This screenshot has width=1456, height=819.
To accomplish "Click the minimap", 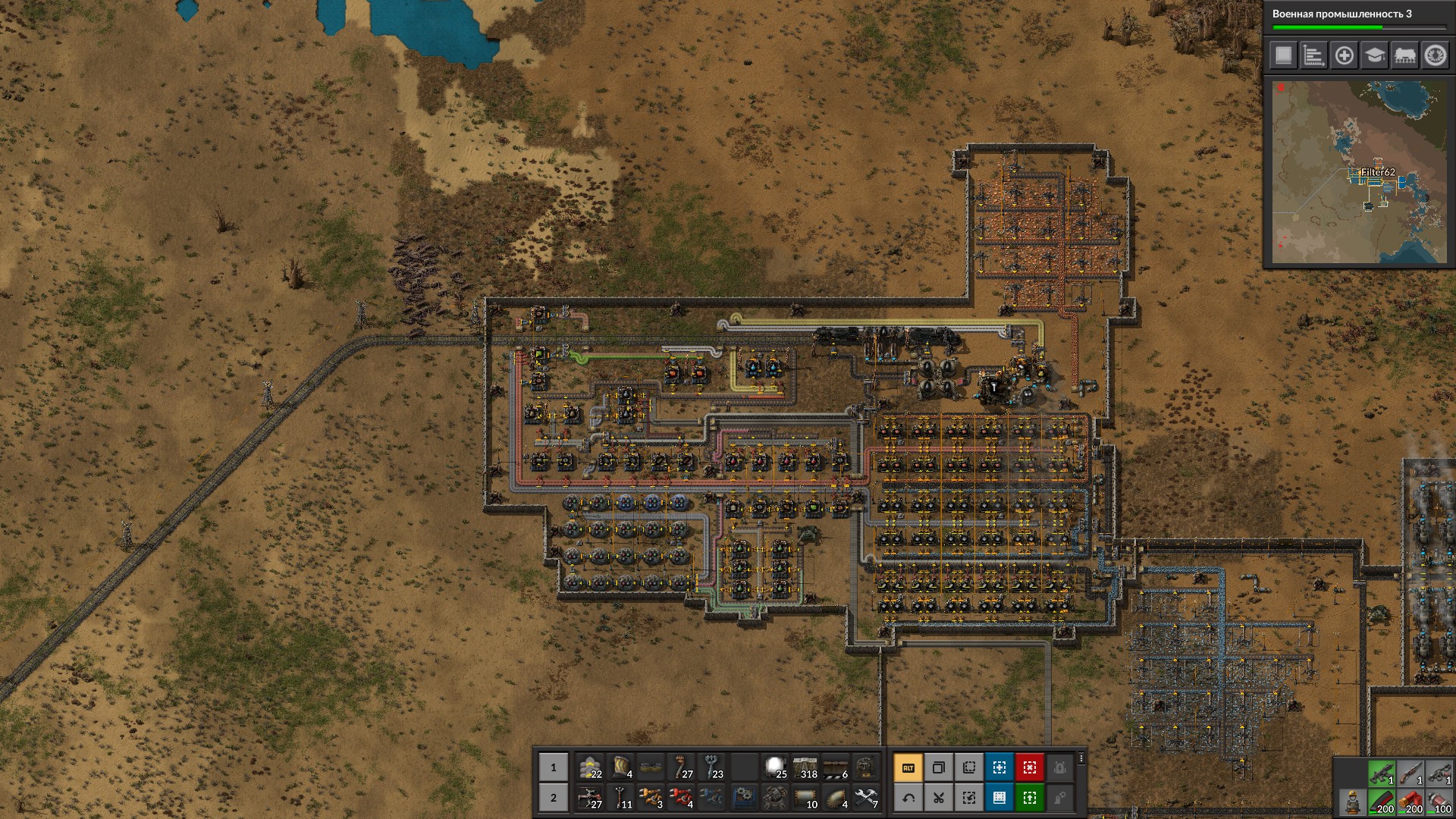I will click(x=1359, y=172).
